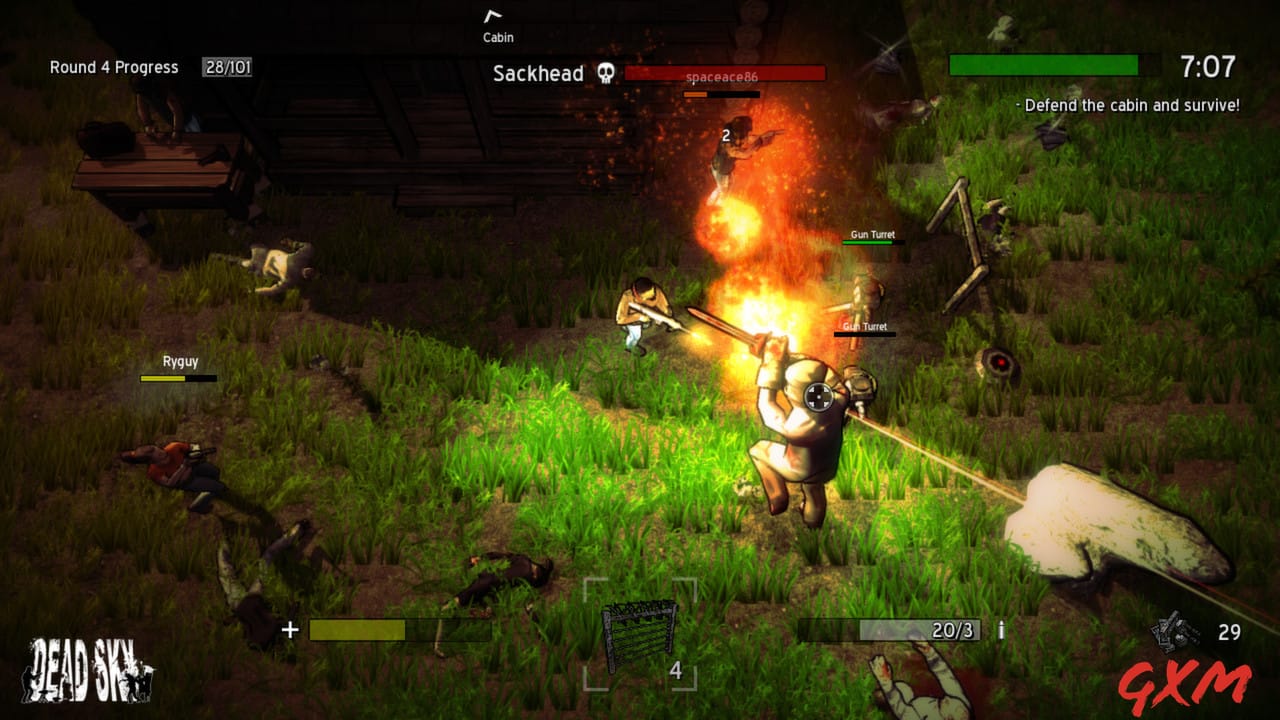
Task: Select the Ryguy player nameplate
Action: (178, 360)
